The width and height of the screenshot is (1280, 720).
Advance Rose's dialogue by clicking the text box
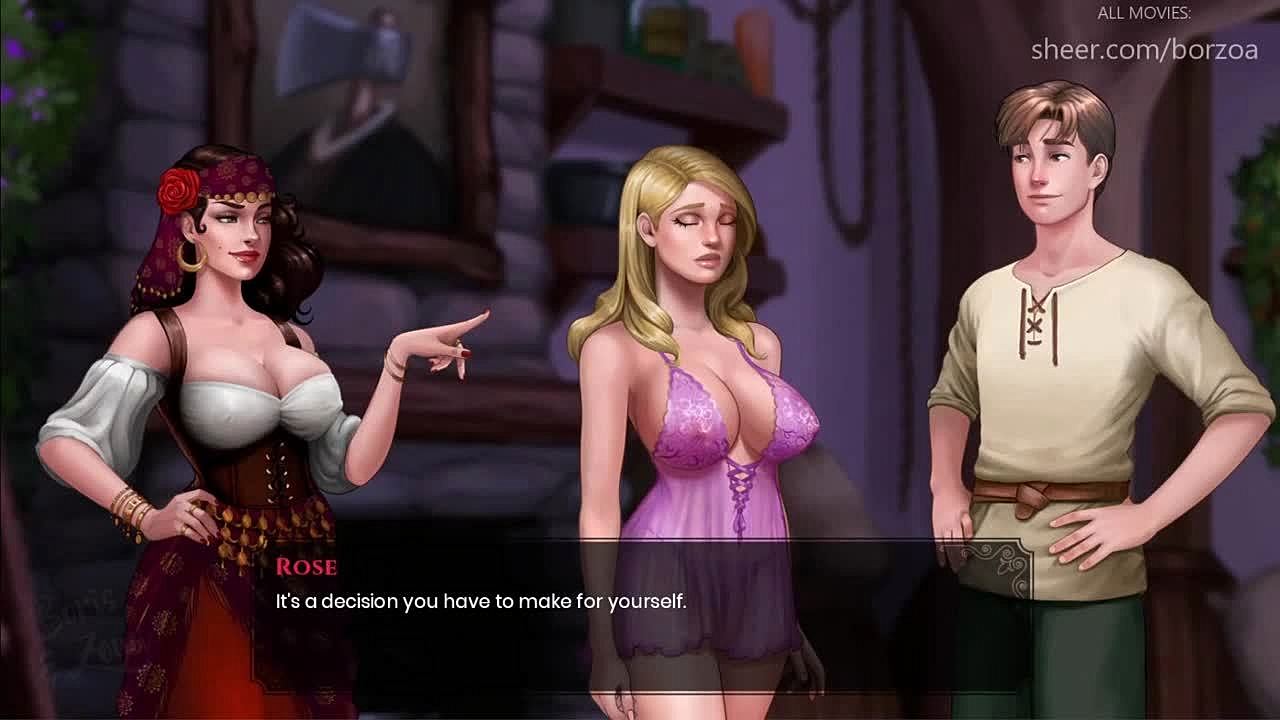point(640,612)
